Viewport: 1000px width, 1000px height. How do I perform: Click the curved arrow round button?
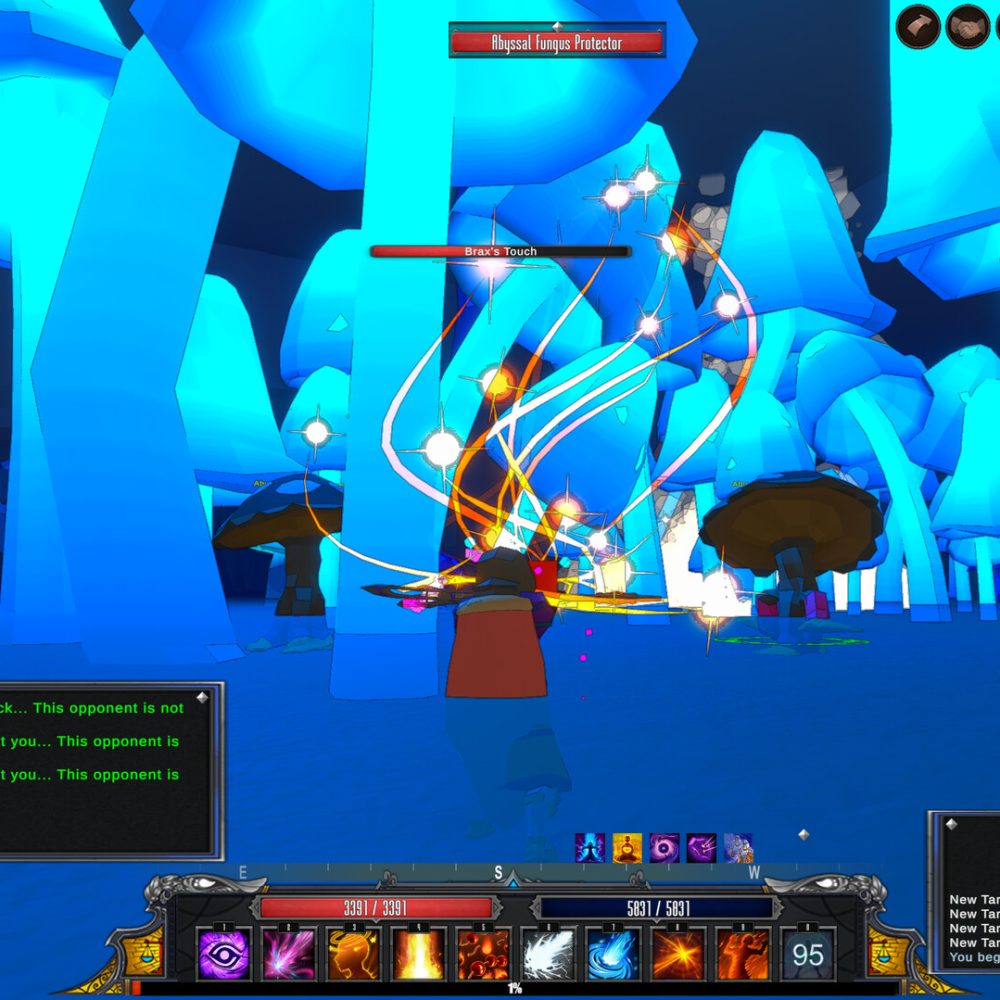(x=918, y=27)
